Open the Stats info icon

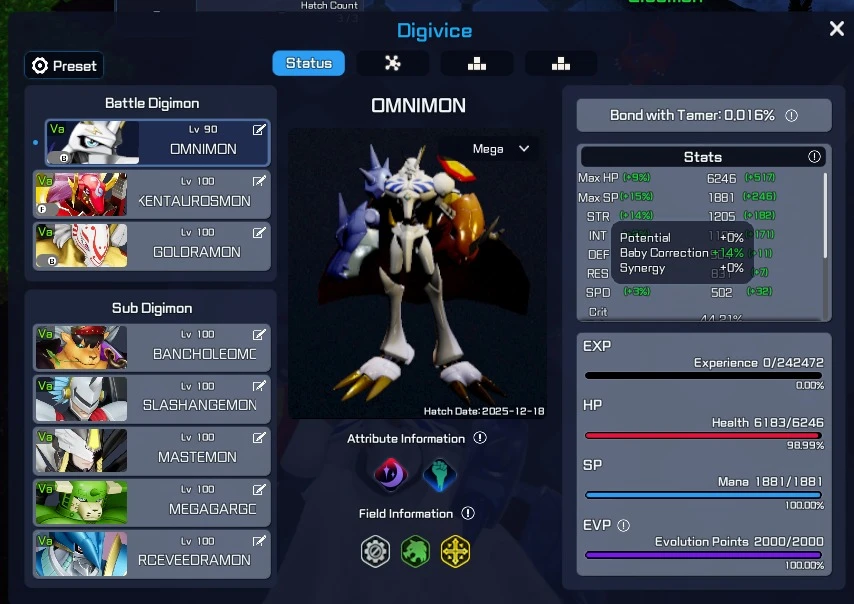pyautogui.click(x=814, y=157)
